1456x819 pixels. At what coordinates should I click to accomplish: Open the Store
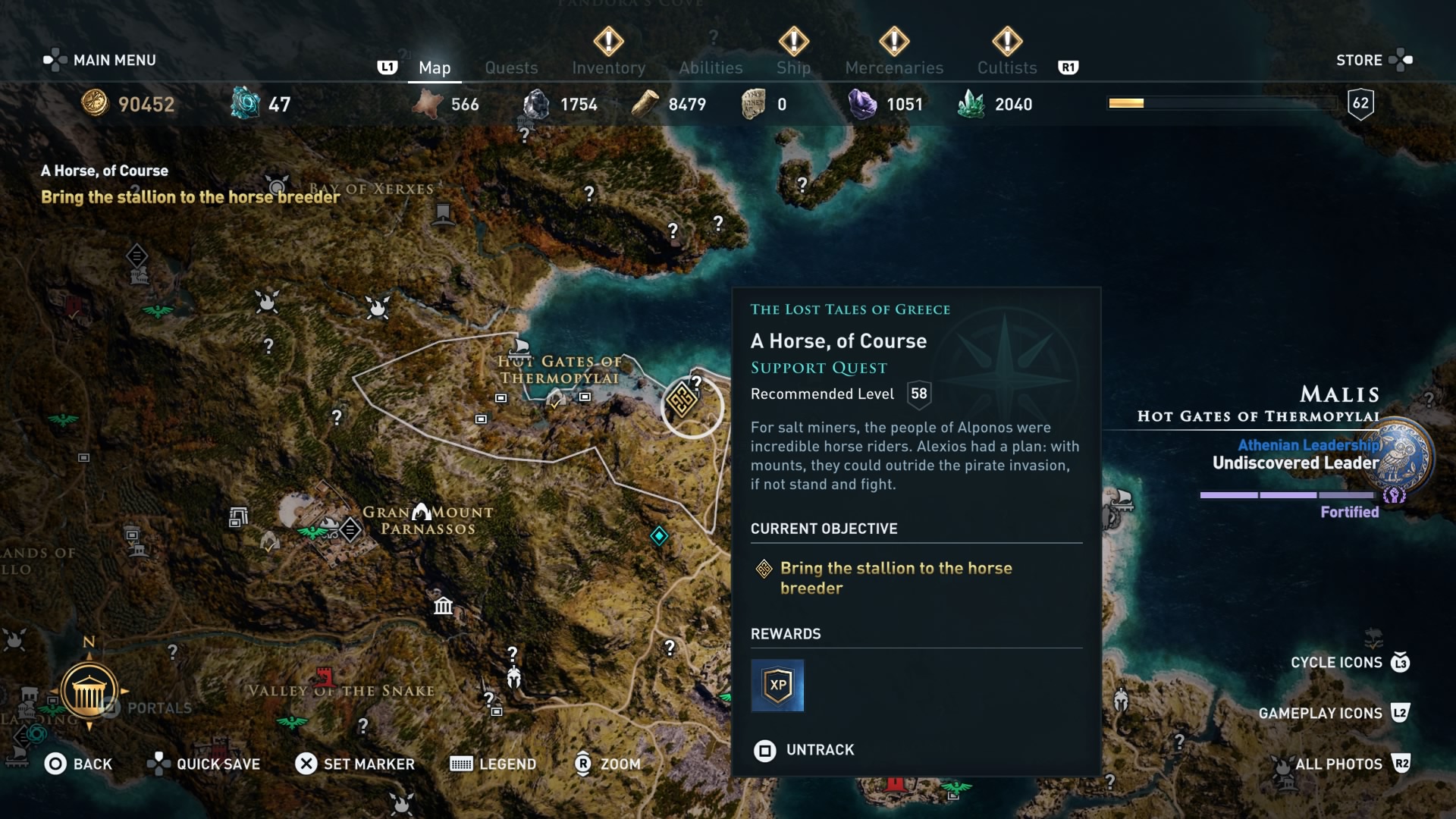(x=1360, y=60)
